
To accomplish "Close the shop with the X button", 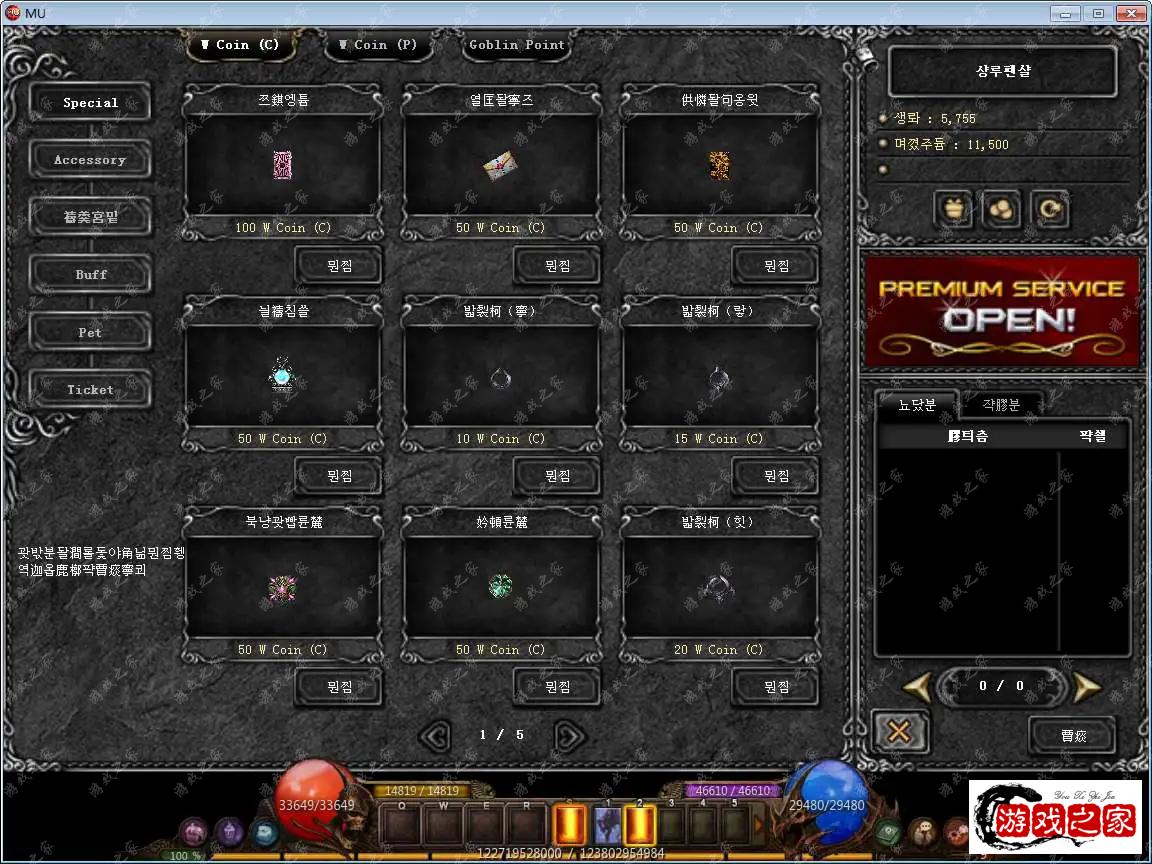I will [x=899, y=732].
